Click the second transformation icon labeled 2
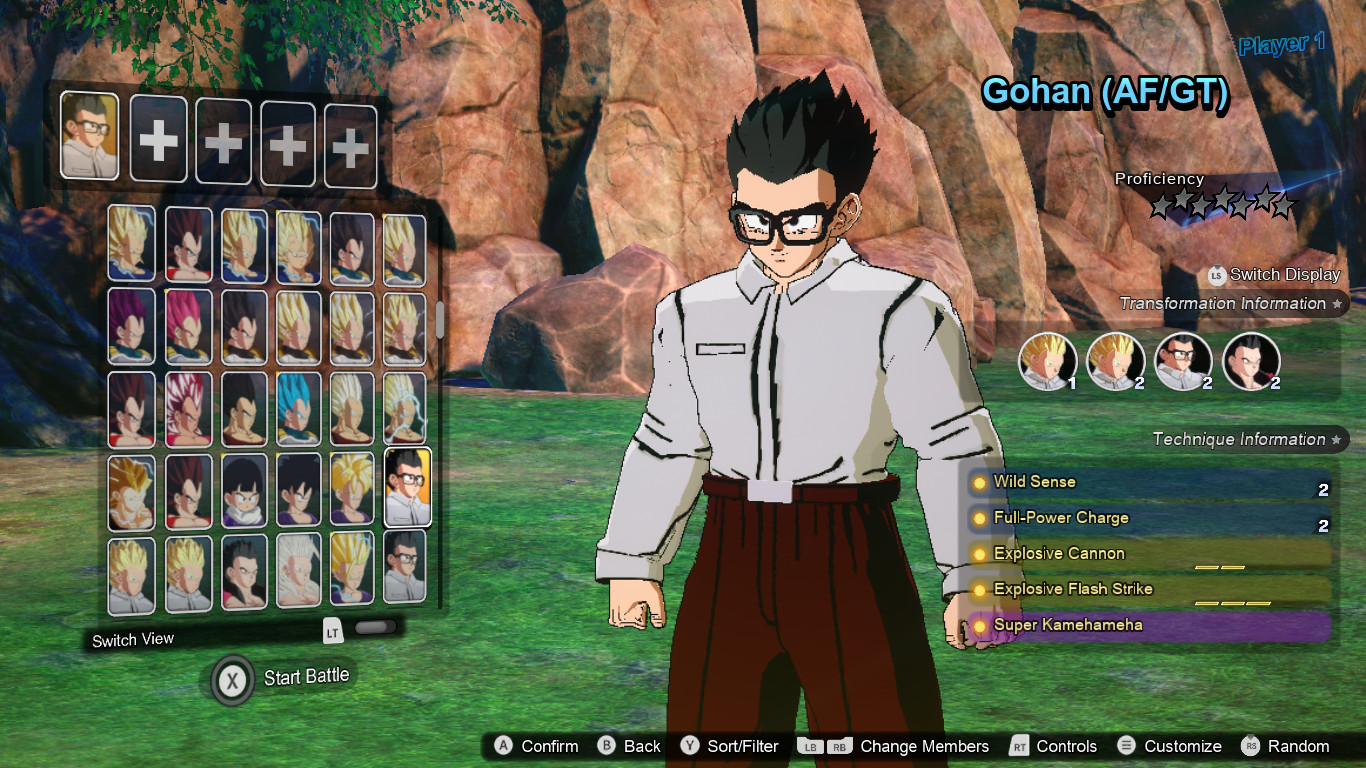 click(x=1115, y=362)
